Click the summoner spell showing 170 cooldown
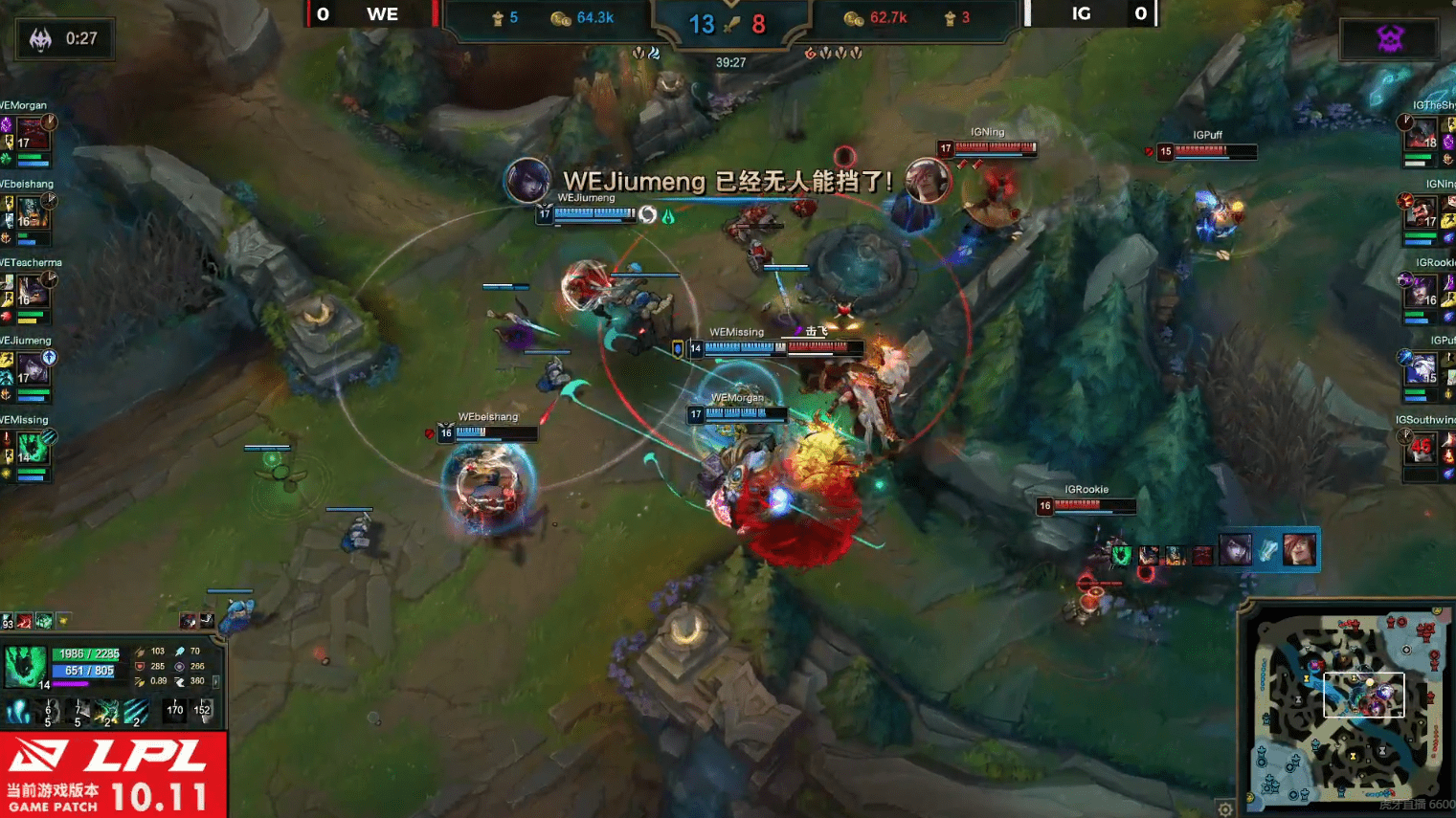The width and height of the screenshot is (1456, 818). [174, 711]
